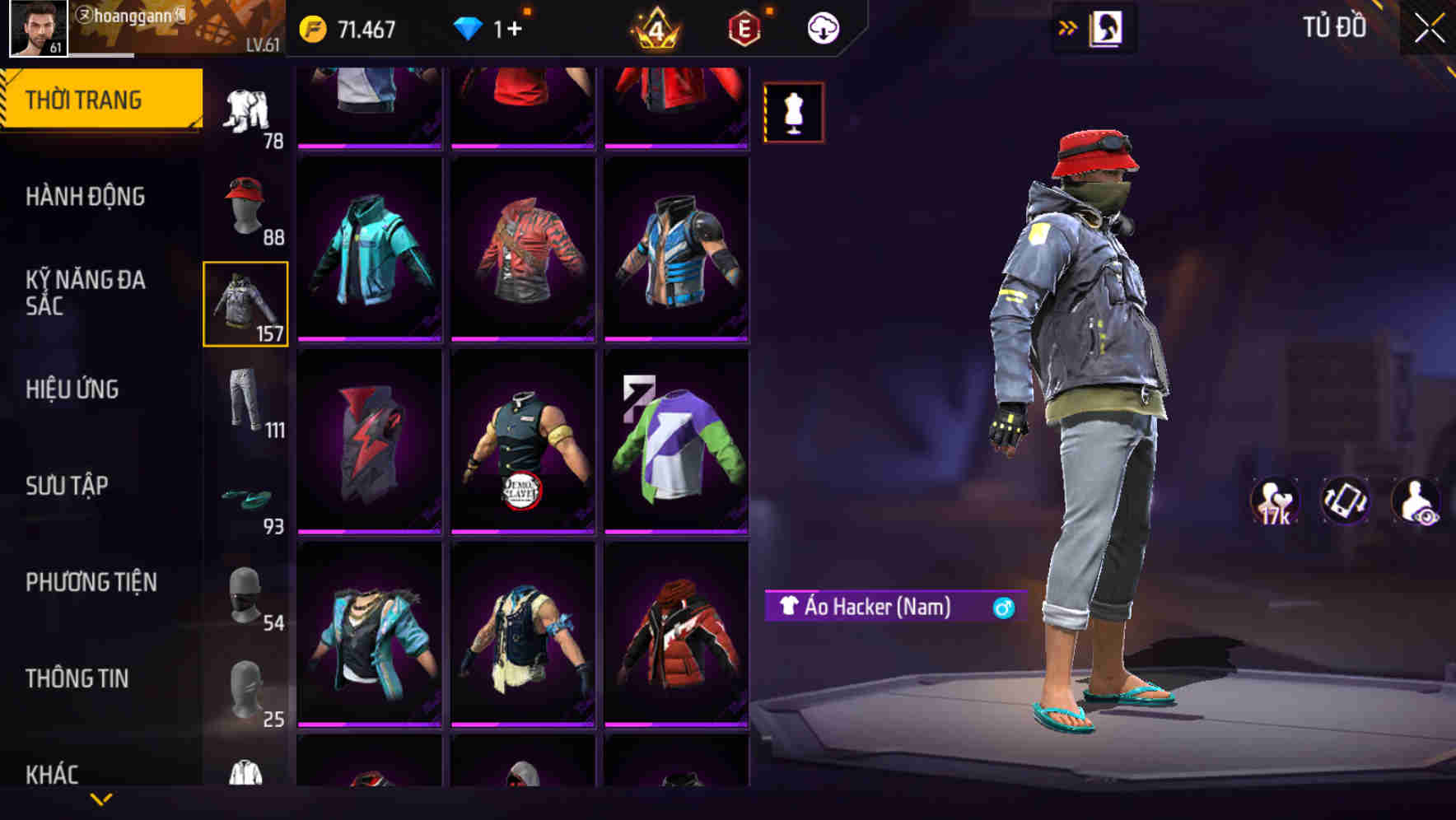
Task: Collapse the top bar via double-arrow icon
Action: pyautogui.click(x=1068, y=26)
